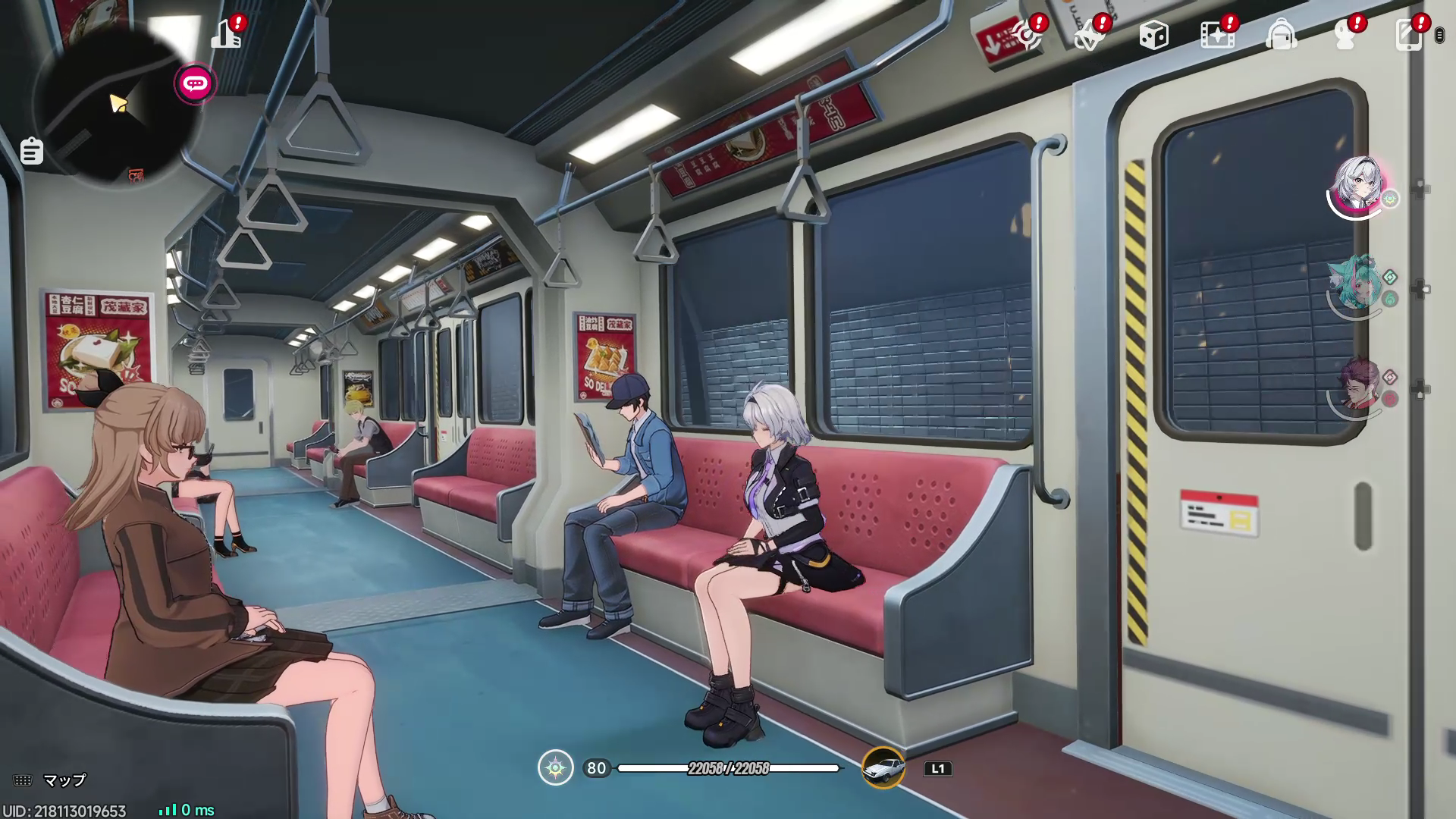The height and width of the screenshot is (819, 1456).
Task: Open the smartphone menu icon
Action: 1408,36
